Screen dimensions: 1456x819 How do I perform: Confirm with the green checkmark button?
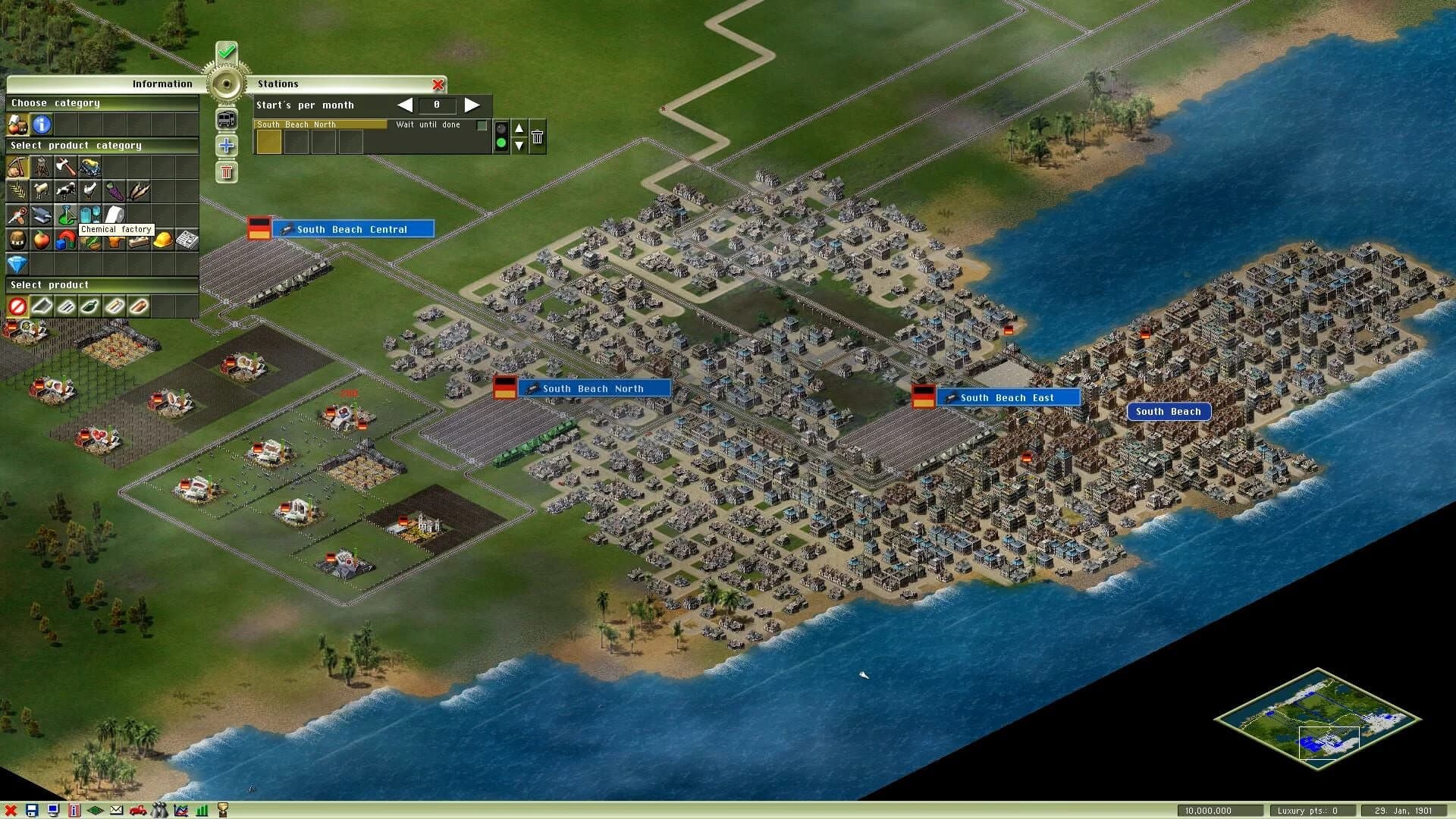coord(225,52)
